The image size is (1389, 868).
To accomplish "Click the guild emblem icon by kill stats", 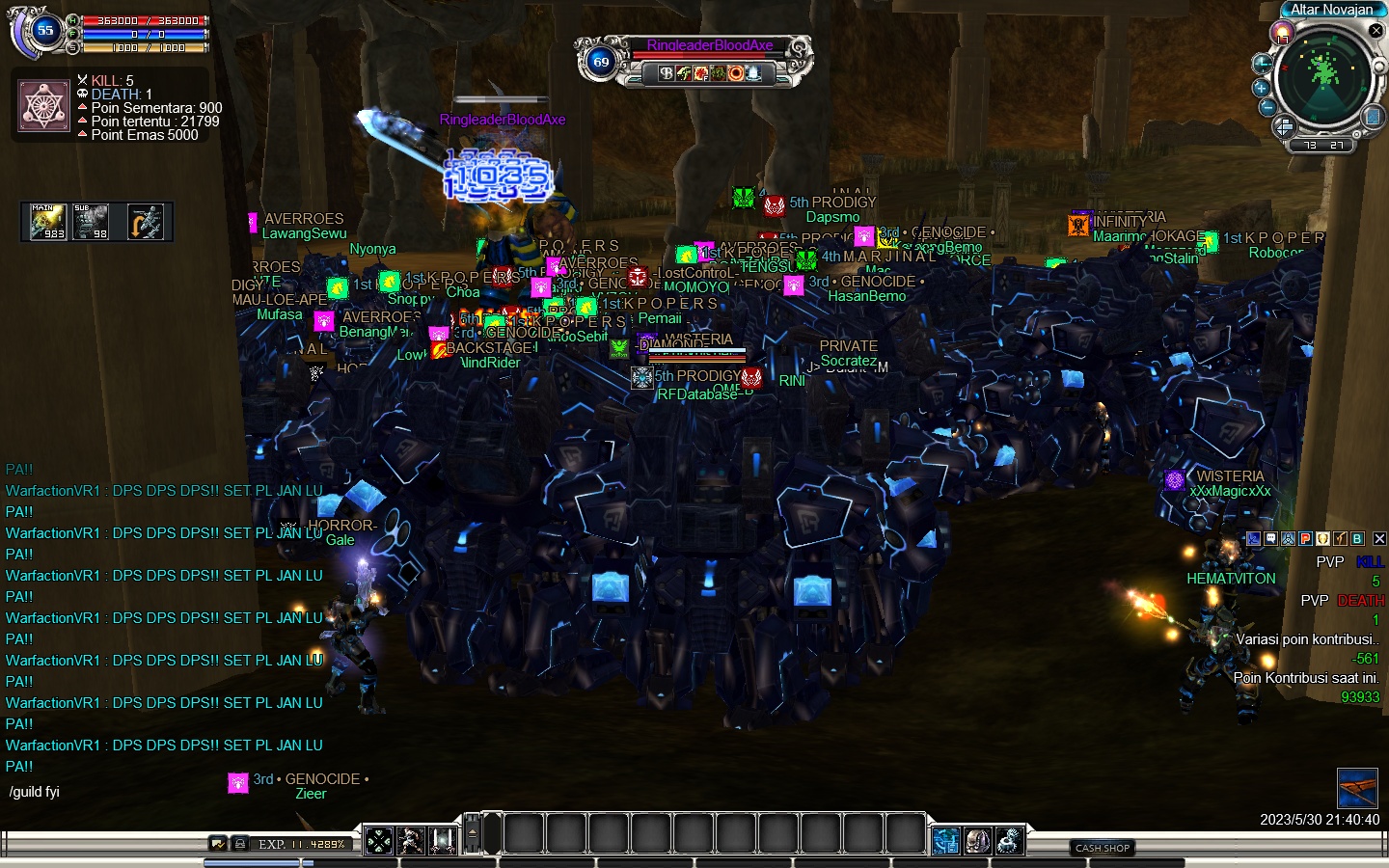I will pos(42,106).
